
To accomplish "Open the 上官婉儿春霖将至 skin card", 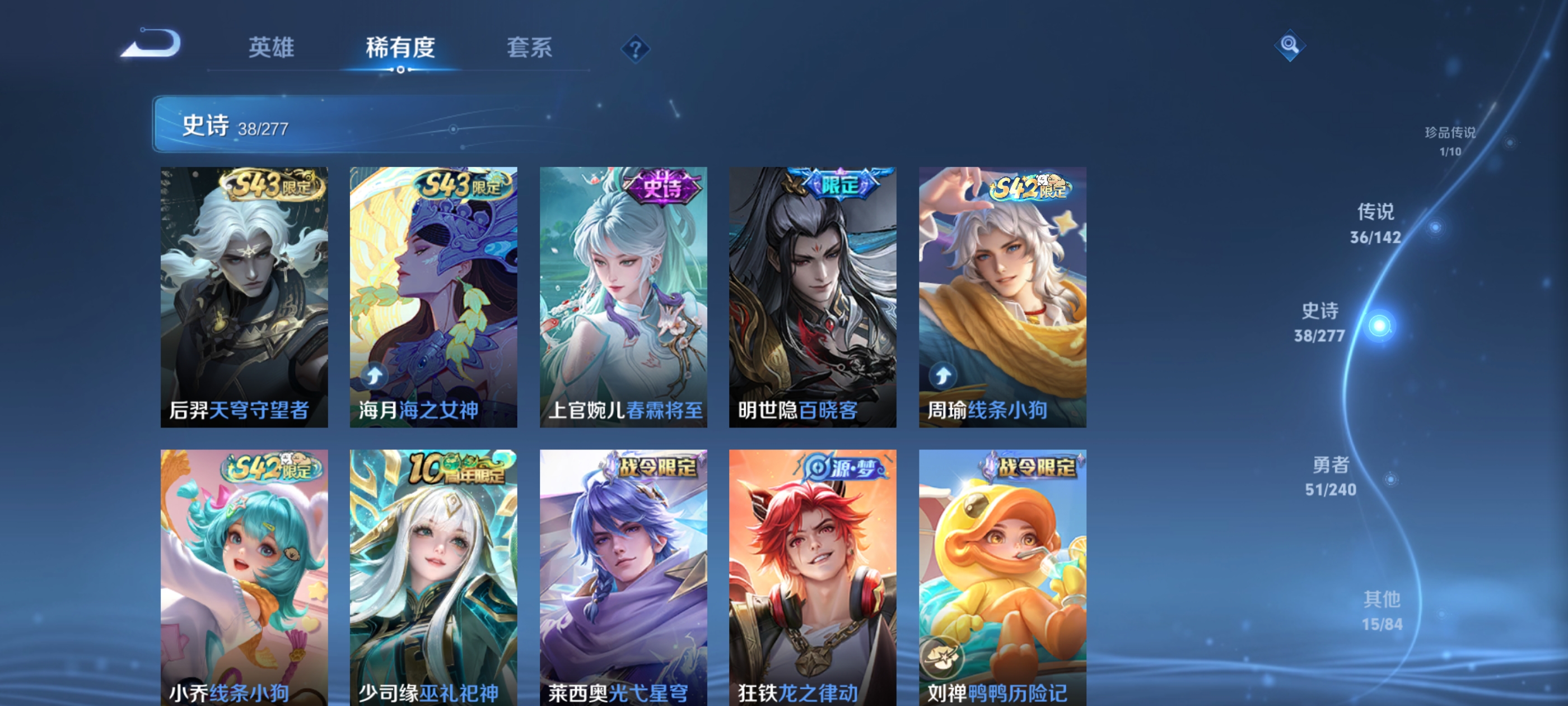I will [x=623, y=296].
